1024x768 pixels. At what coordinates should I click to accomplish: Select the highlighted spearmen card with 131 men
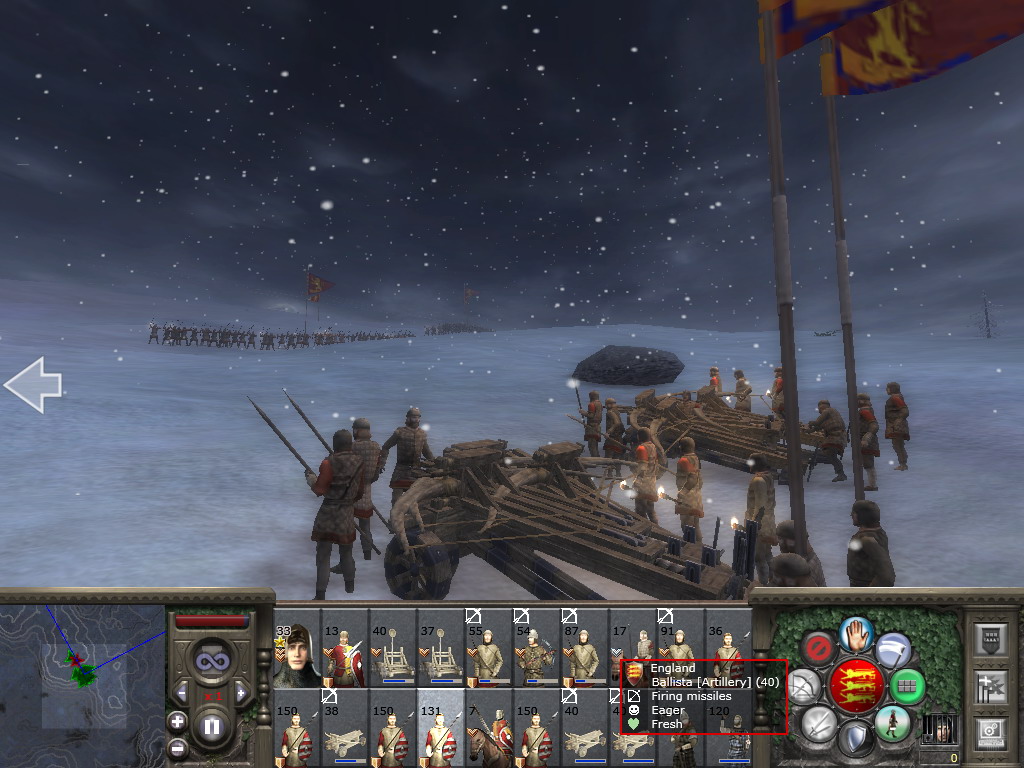click(441, 728)
